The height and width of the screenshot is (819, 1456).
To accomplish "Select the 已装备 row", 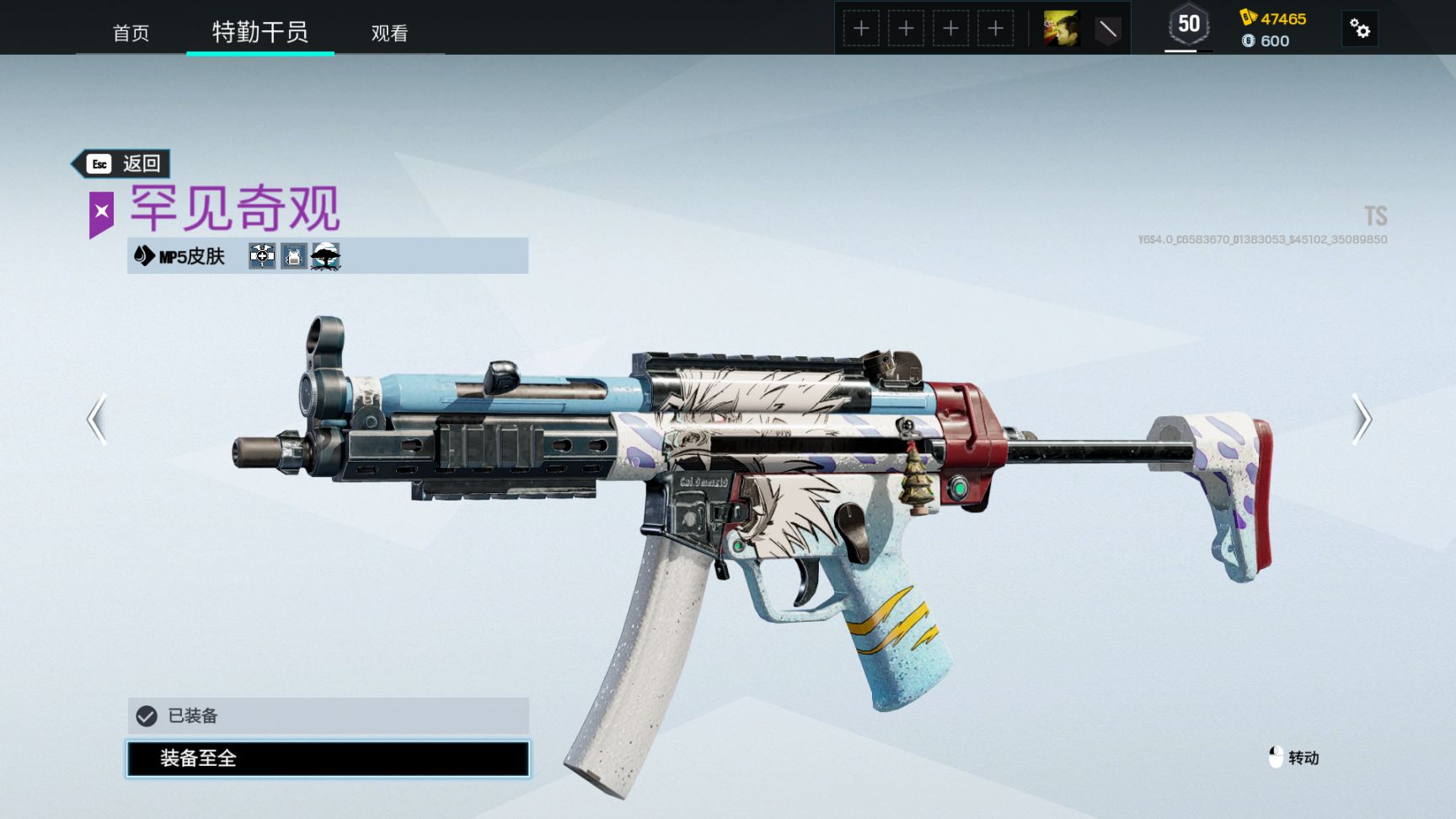I will (328, 715).
